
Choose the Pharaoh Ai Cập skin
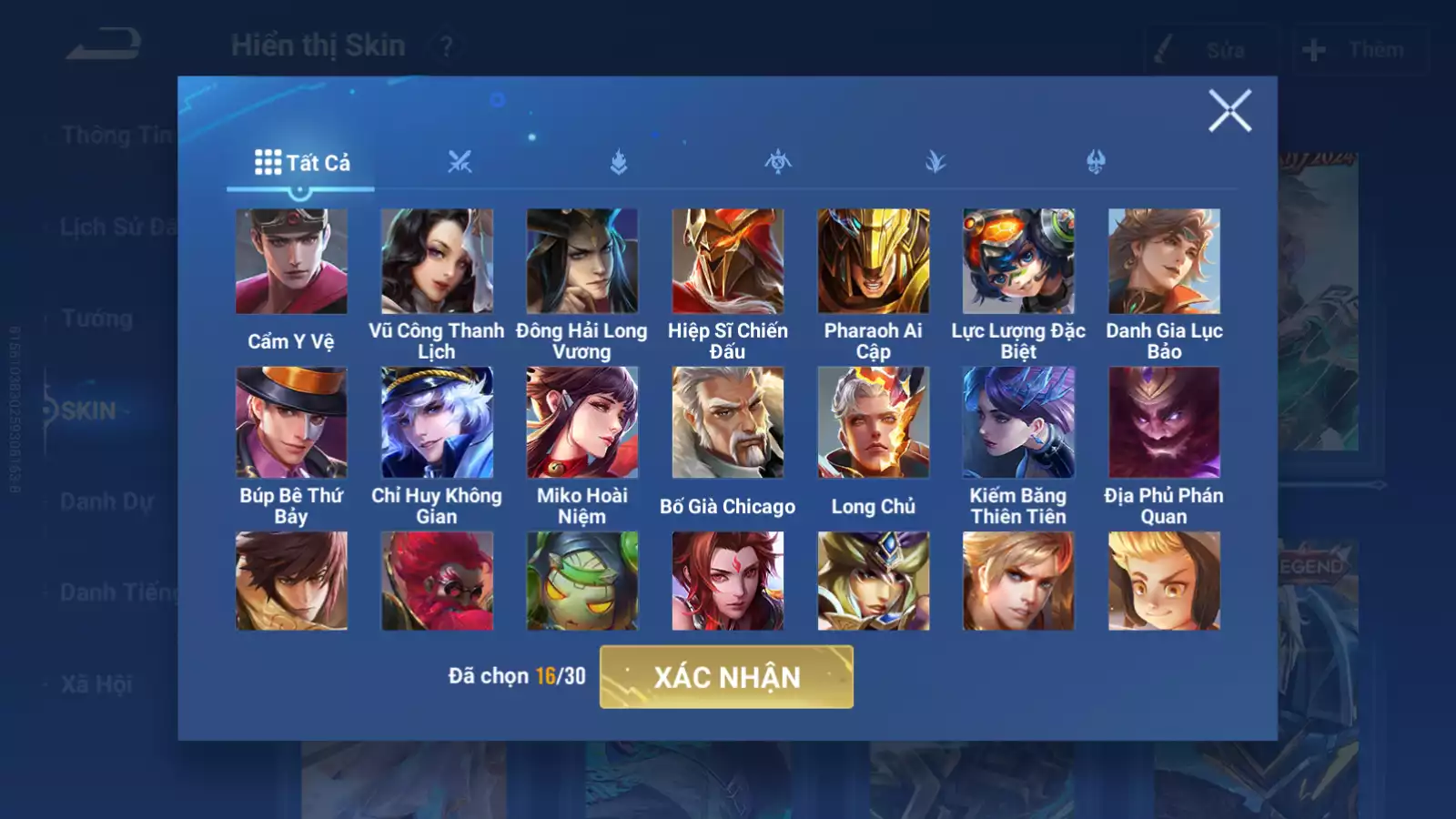tap(874, 262)
